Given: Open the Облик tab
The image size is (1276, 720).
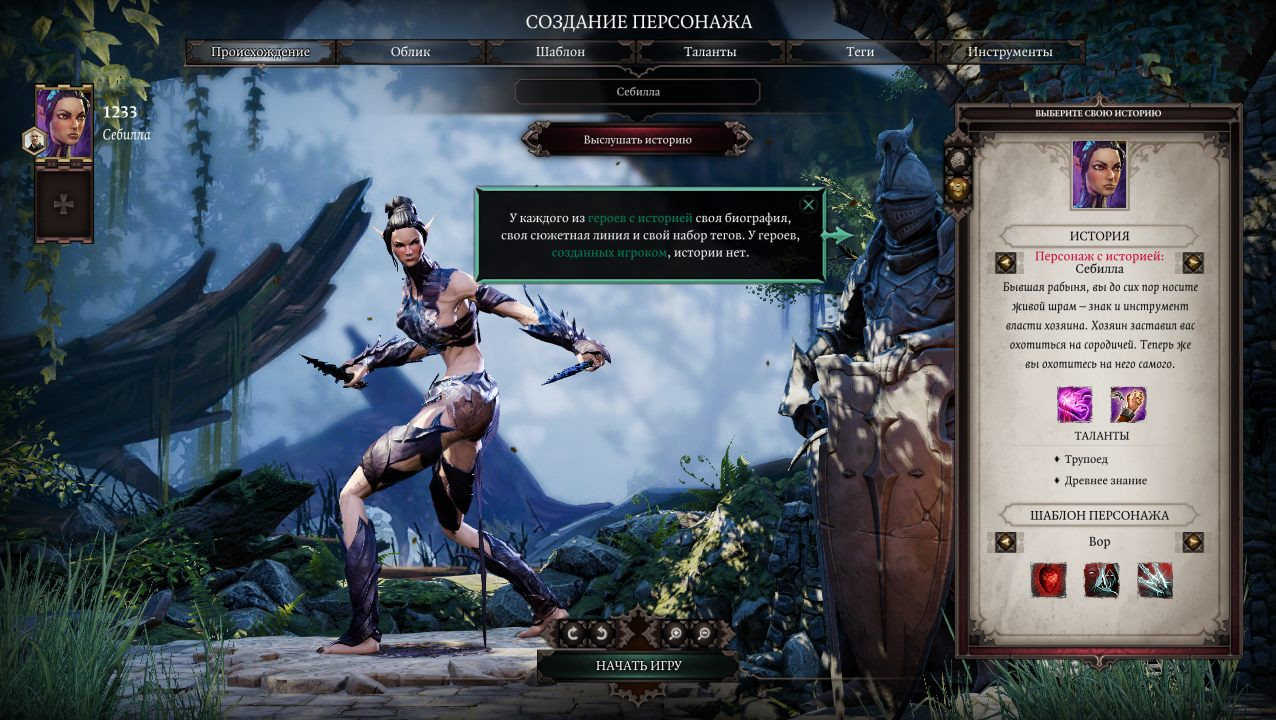Looking at the screenshot, I should pyautogui.click(x=411, y=52).
